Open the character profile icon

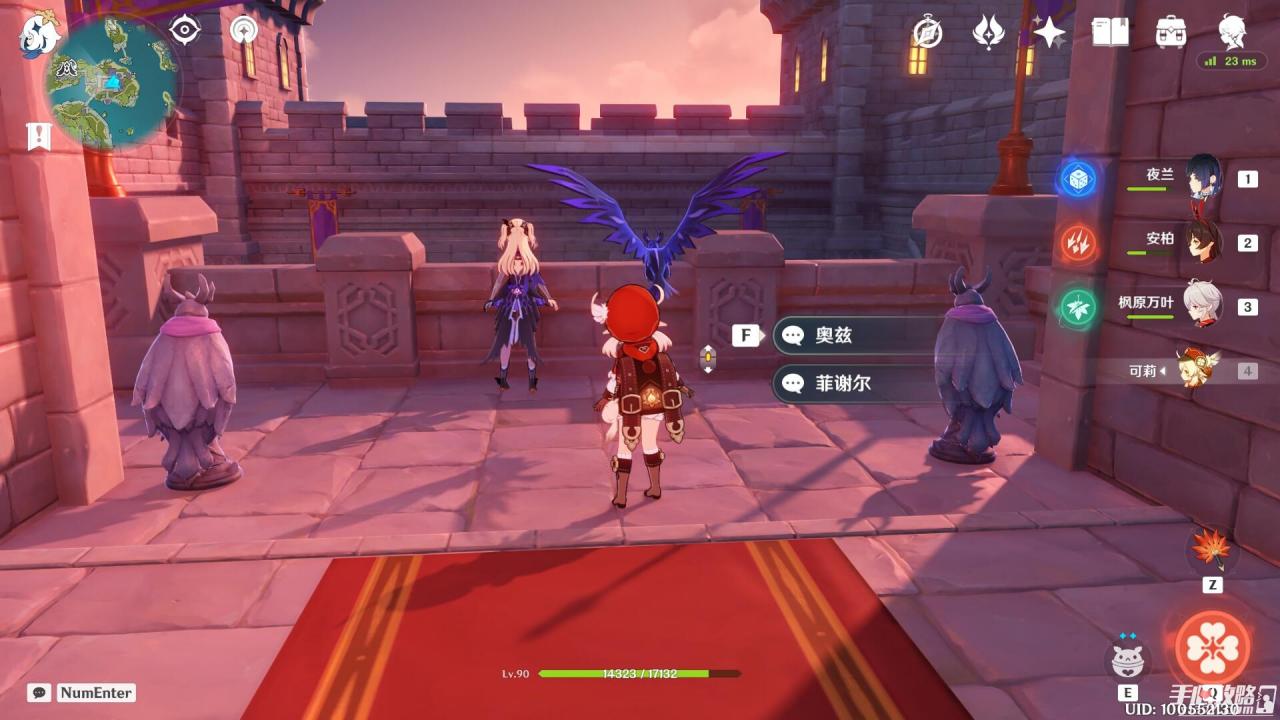click(1232, 32)
